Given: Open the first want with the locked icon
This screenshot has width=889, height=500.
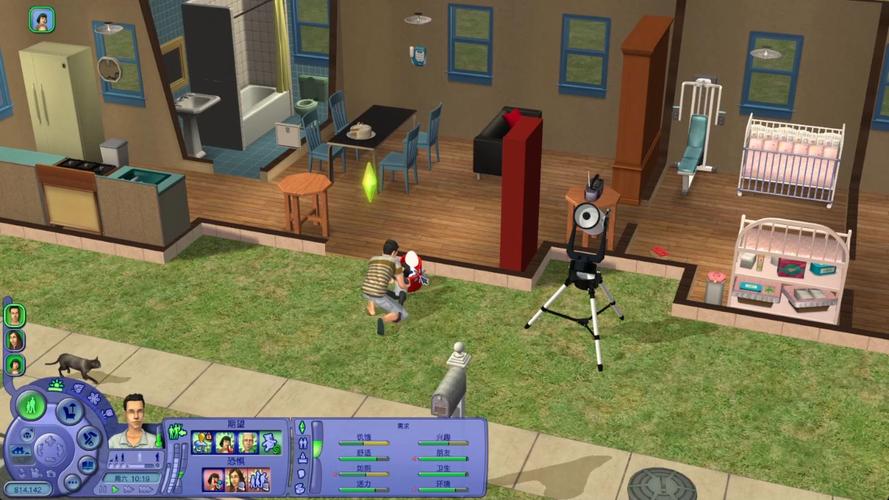Looking at the screenshot, I should [202, 442].
